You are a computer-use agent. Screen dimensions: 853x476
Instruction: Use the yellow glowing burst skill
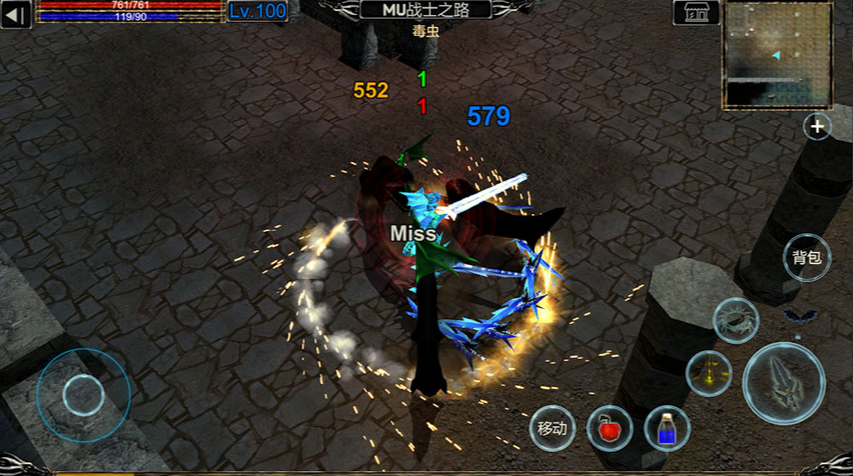point(709,373)
